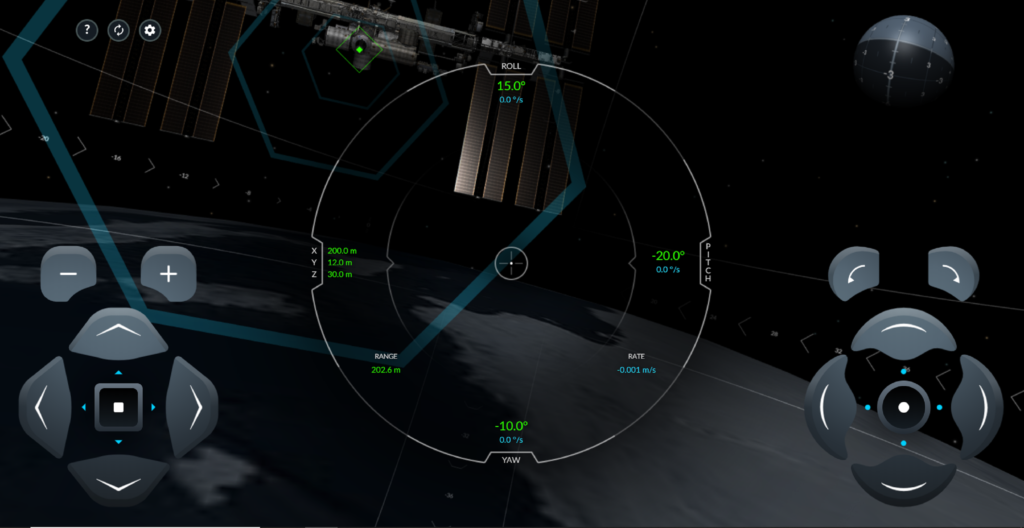
Task: Click the circular arrows restart icon
Action: coord(118,30)
